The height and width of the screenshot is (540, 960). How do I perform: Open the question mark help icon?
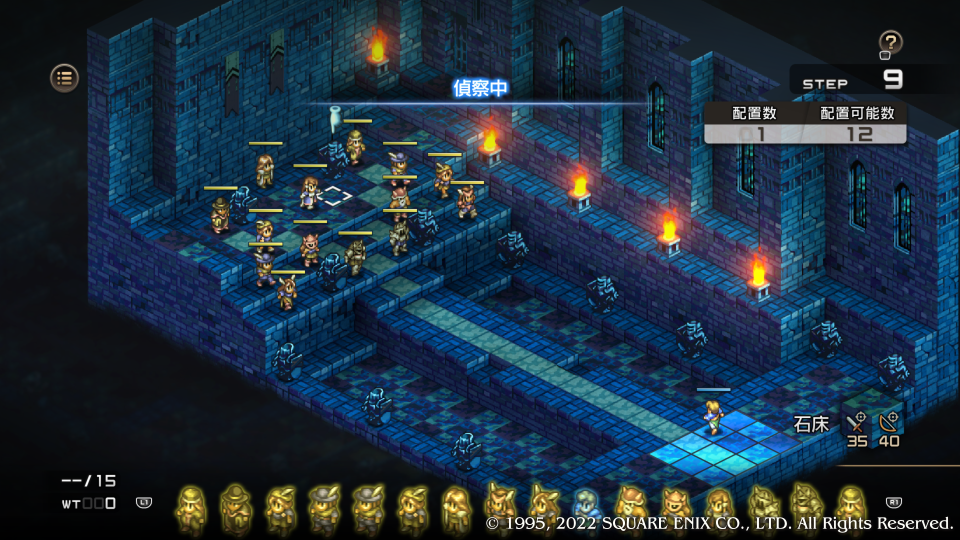[x=890, y=43]
